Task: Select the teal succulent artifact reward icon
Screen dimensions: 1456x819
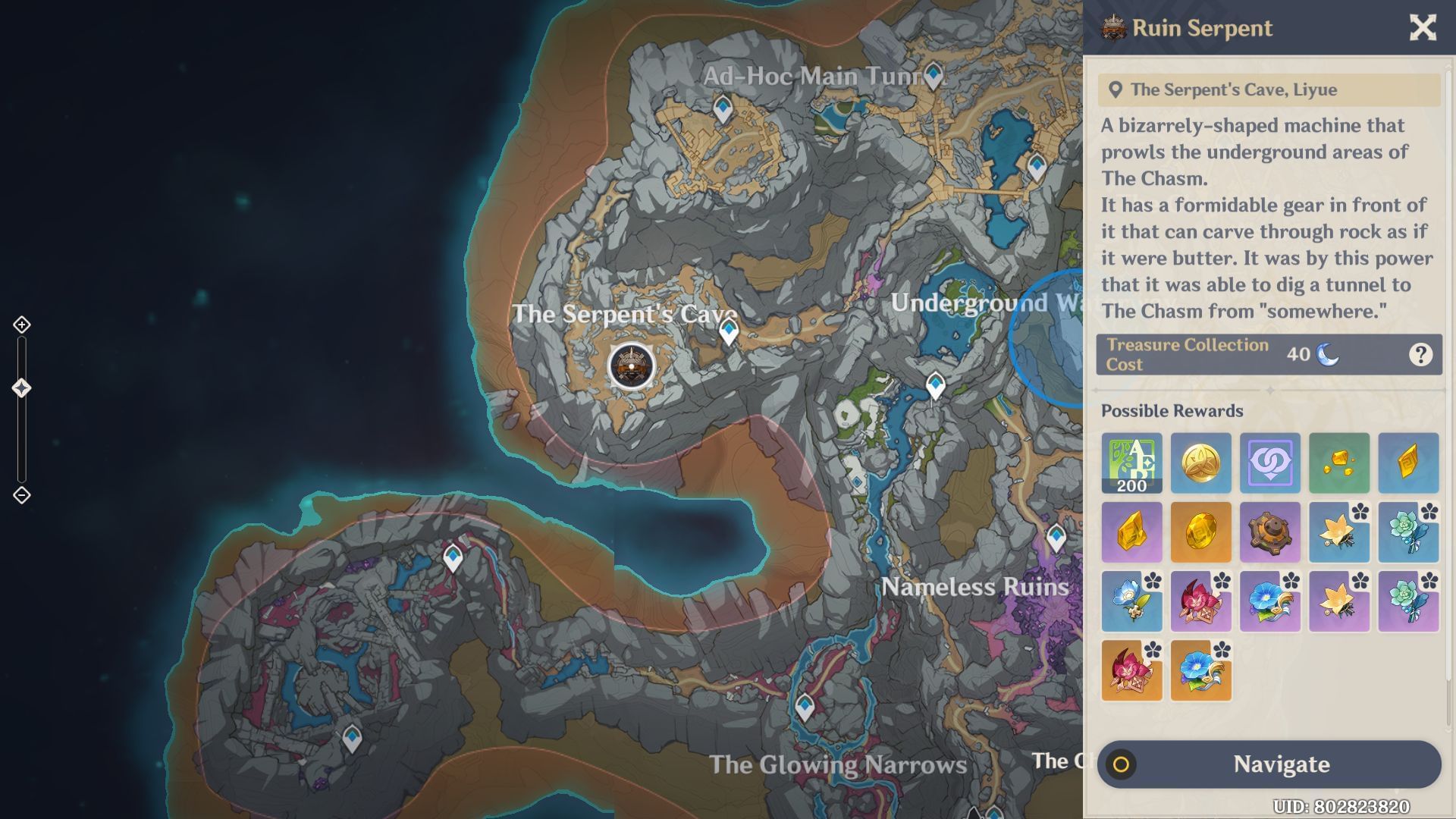Action: (1408, 532)
